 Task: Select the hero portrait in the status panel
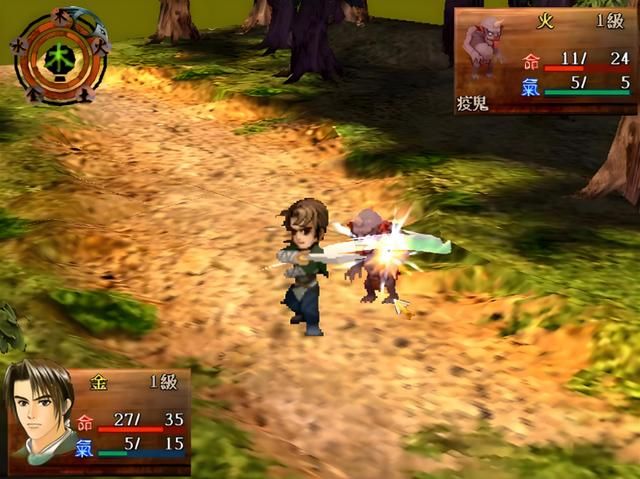coord(40,410)
